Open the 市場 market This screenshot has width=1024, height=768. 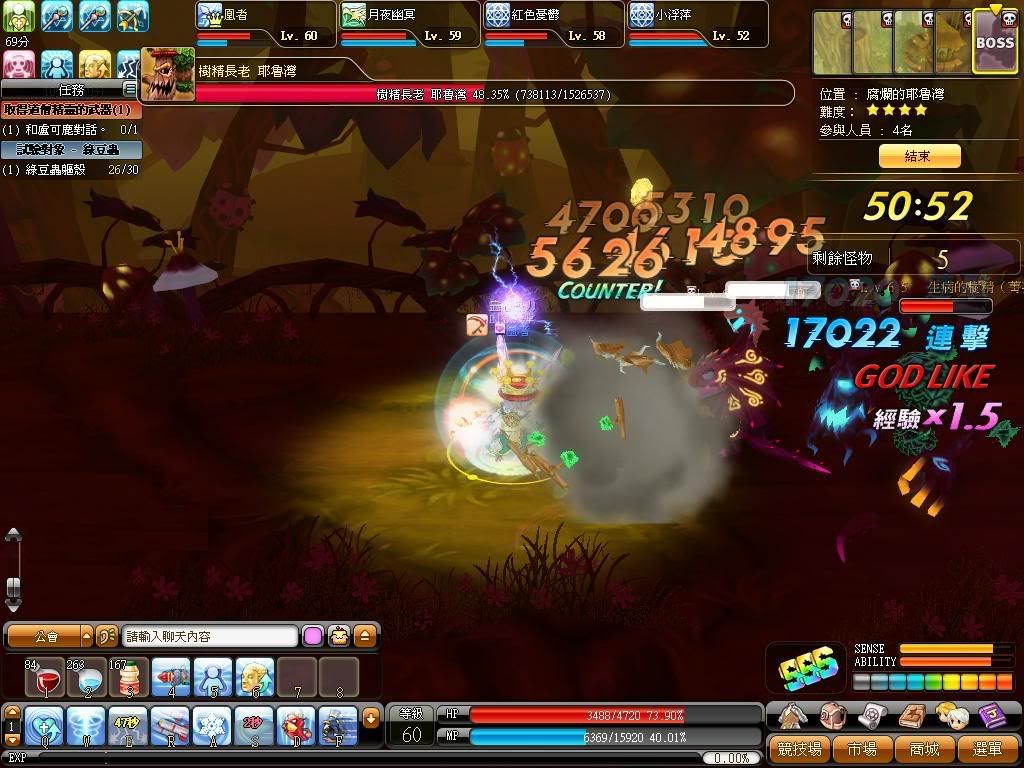point(861,748)
